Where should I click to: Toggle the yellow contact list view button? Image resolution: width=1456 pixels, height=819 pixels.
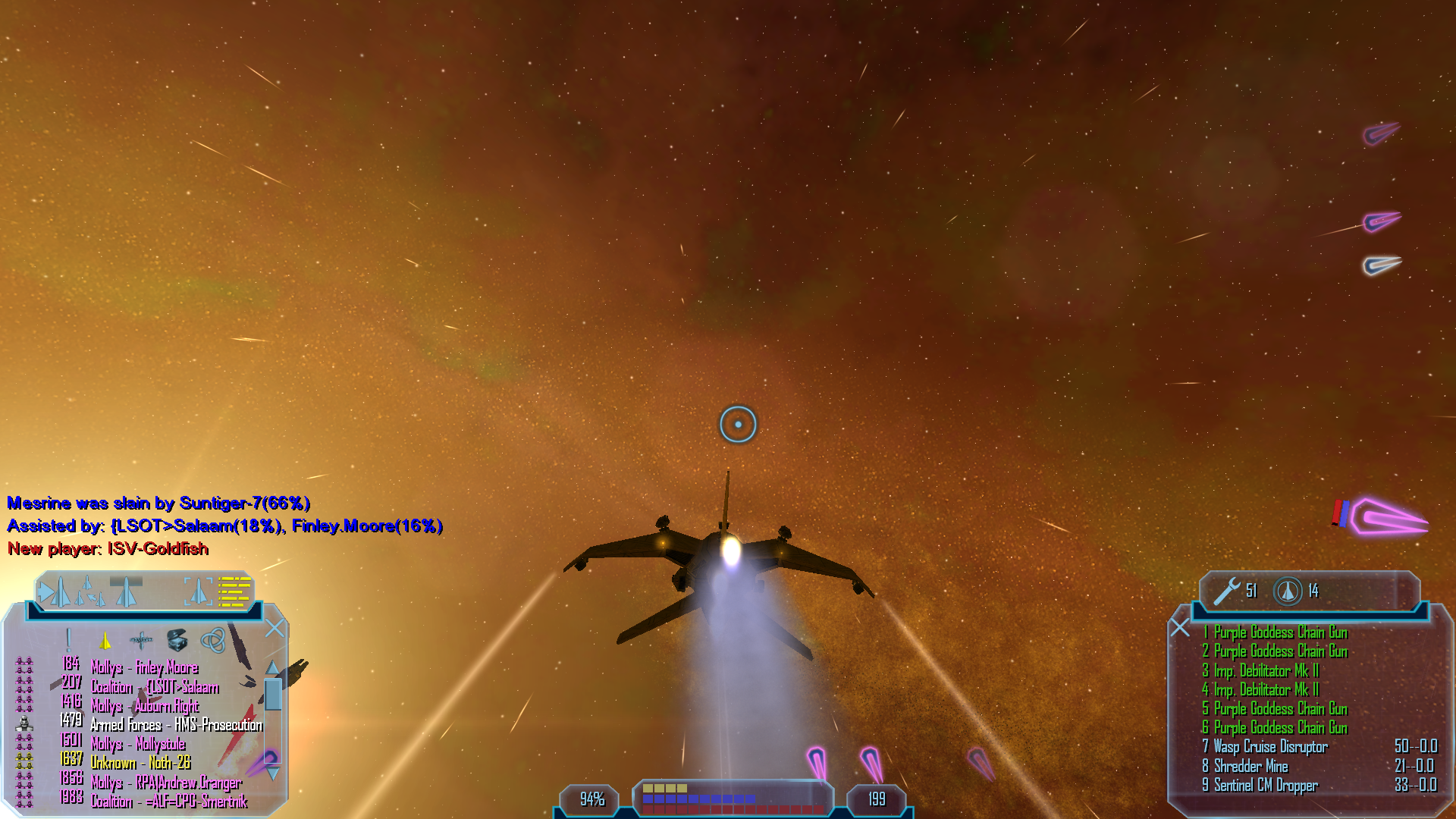(x=234, y=591)
